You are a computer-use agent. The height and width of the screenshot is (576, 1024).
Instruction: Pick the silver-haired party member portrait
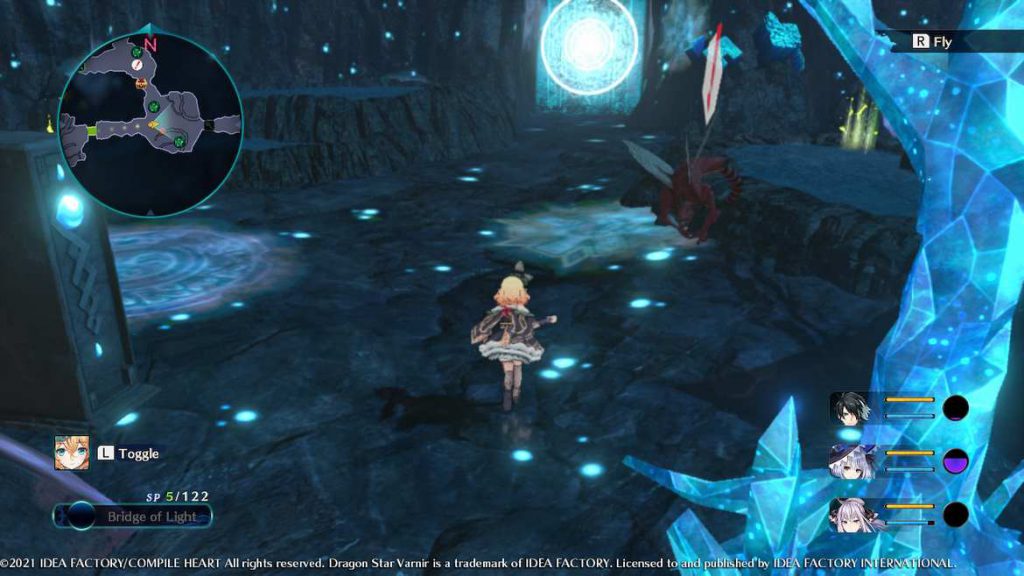(x=850, y=514)
